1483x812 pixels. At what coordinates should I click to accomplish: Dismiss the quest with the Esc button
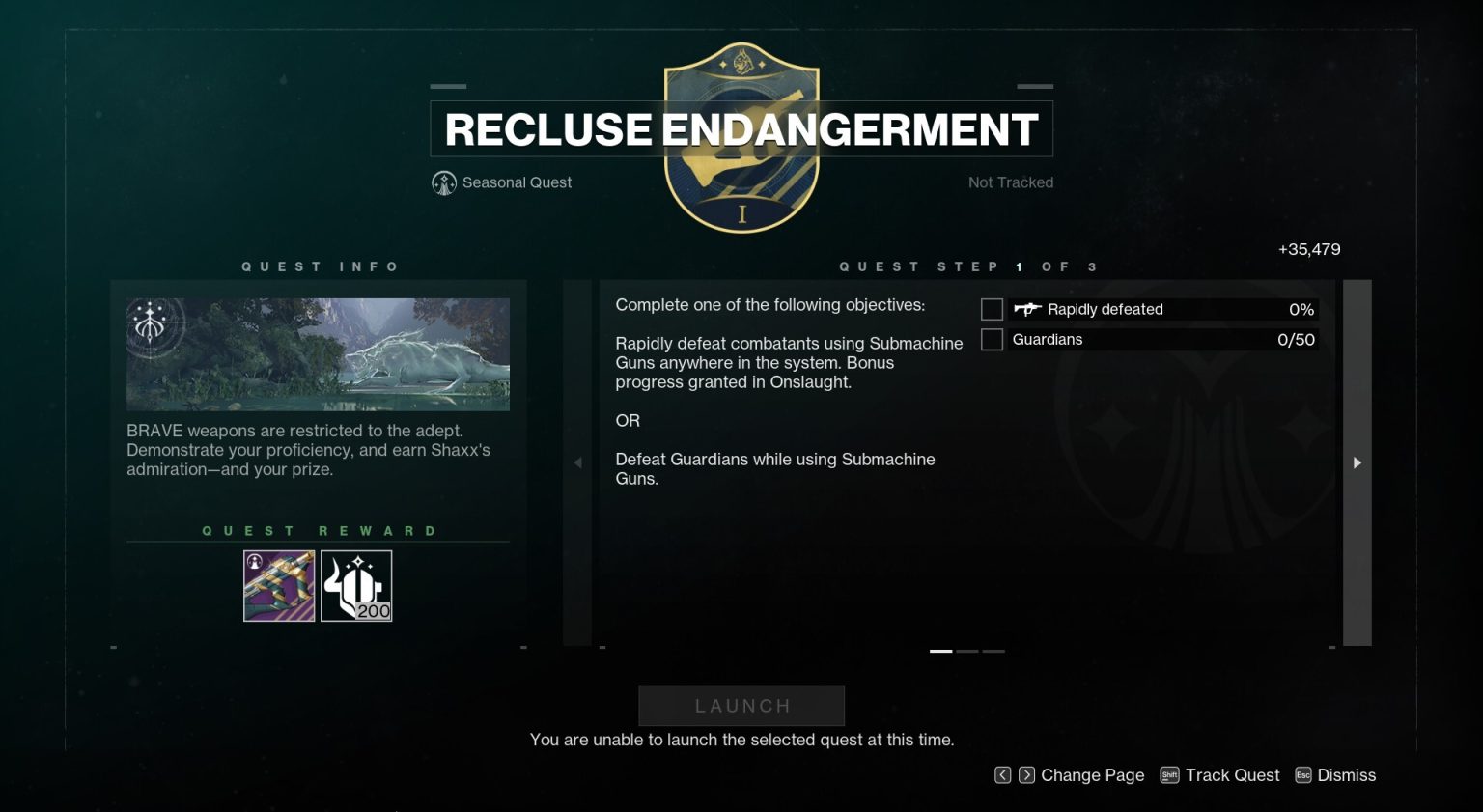[x=1302, y=774]
